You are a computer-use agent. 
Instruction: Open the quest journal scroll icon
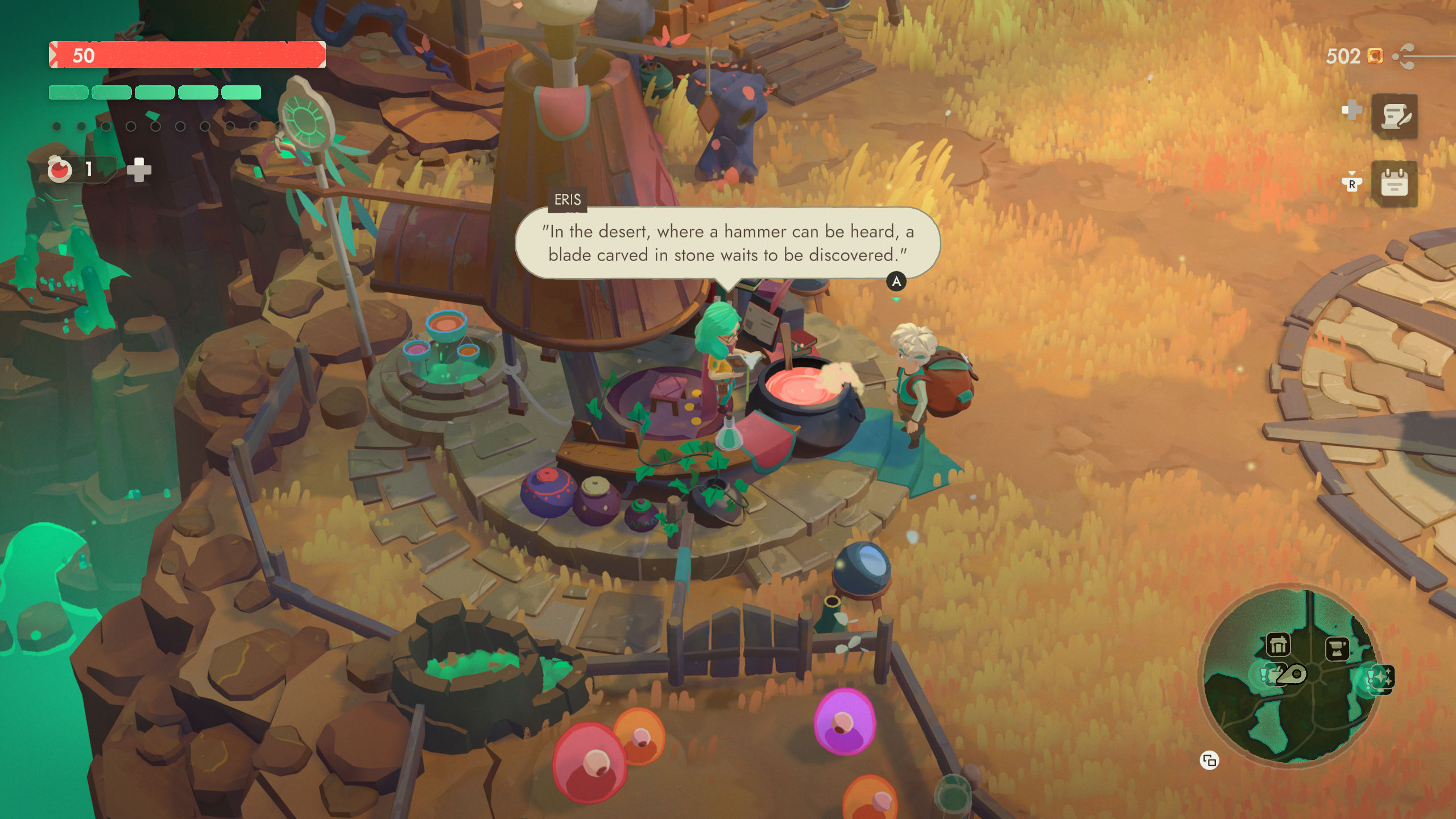pyautogui.click(x=1395, y=116)
